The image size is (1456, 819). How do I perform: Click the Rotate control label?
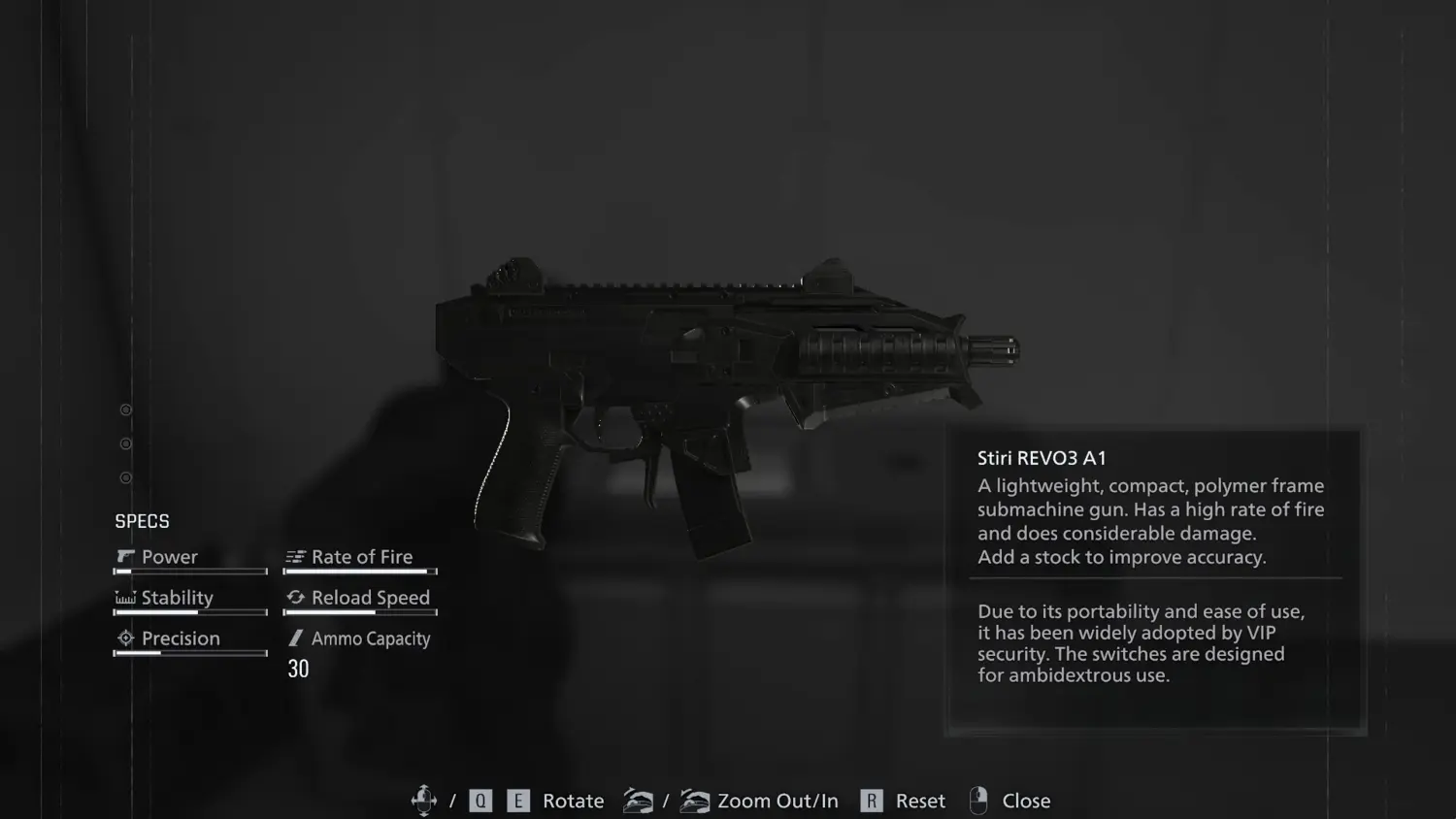(x=573, y=801)
